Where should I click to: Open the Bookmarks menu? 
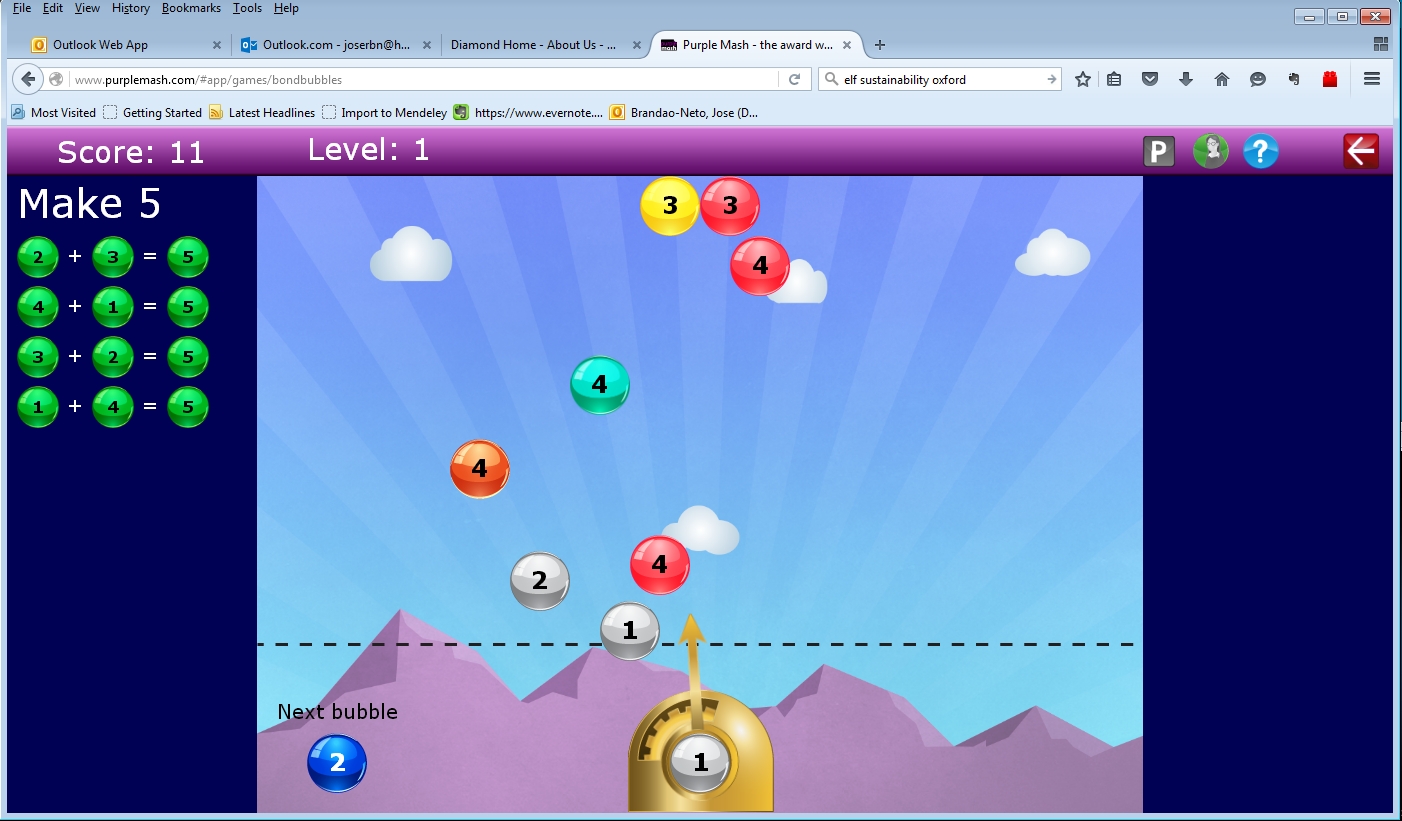pos(191,8)
